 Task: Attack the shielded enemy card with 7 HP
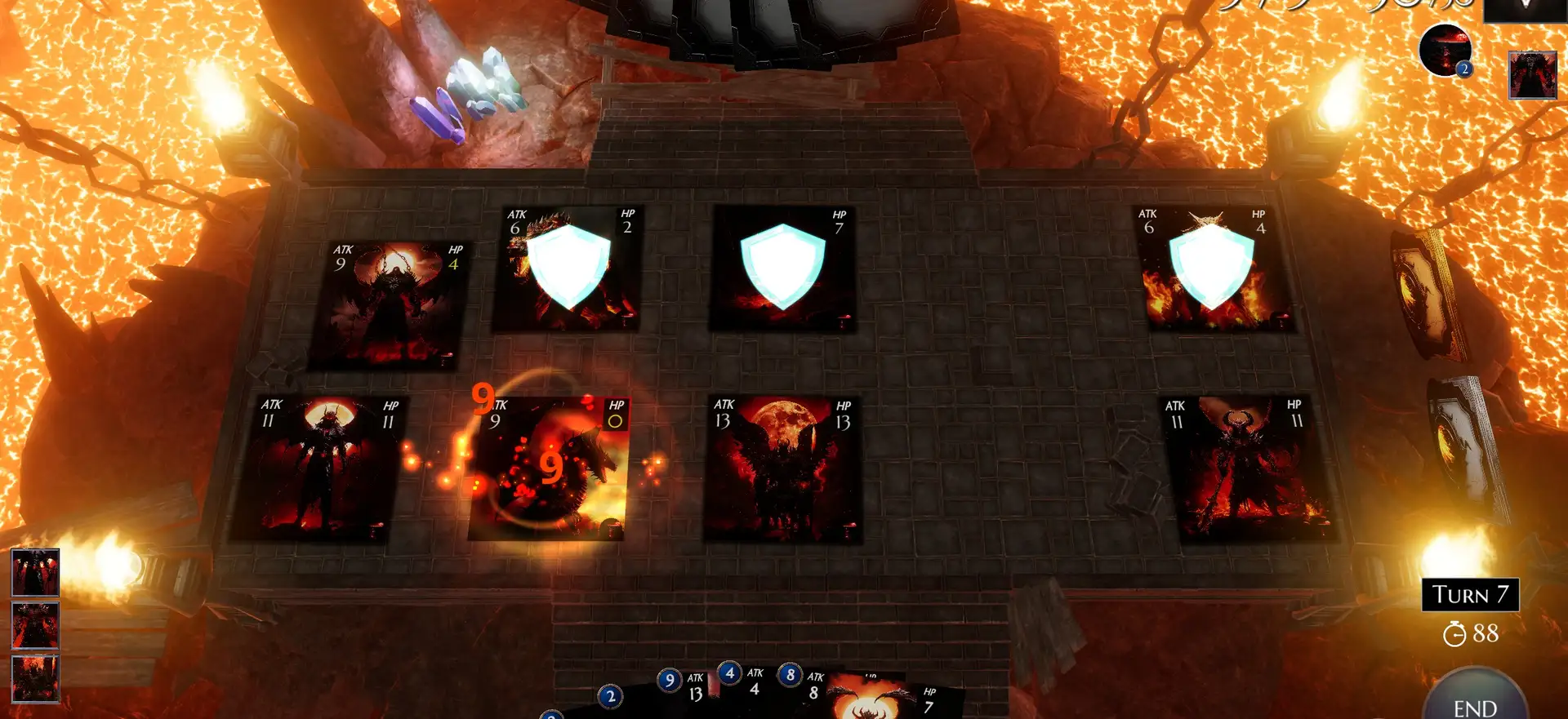(782, 268)
